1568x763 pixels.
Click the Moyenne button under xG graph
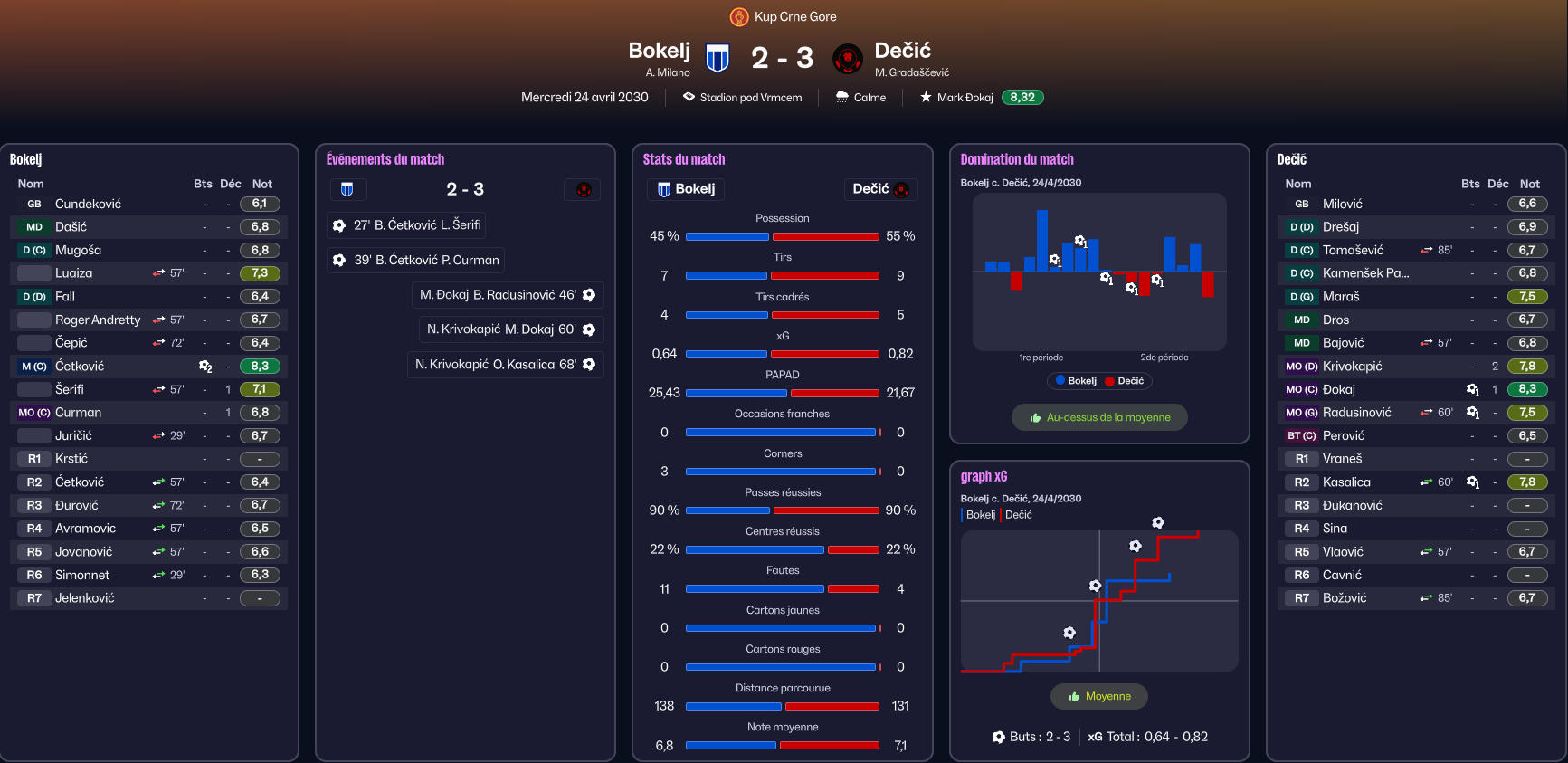(1099, 696)
